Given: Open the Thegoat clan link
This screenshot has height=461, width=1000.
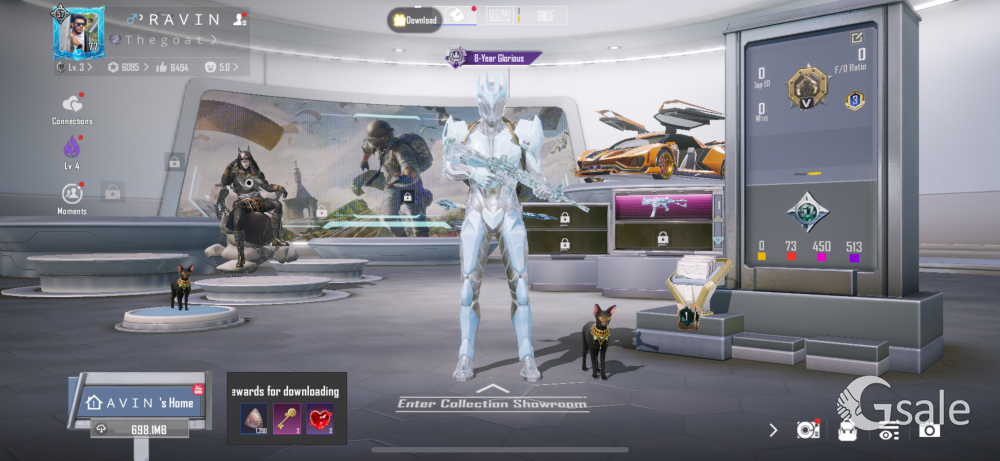Looking at the screenshot, I should [x=162, y=40].
